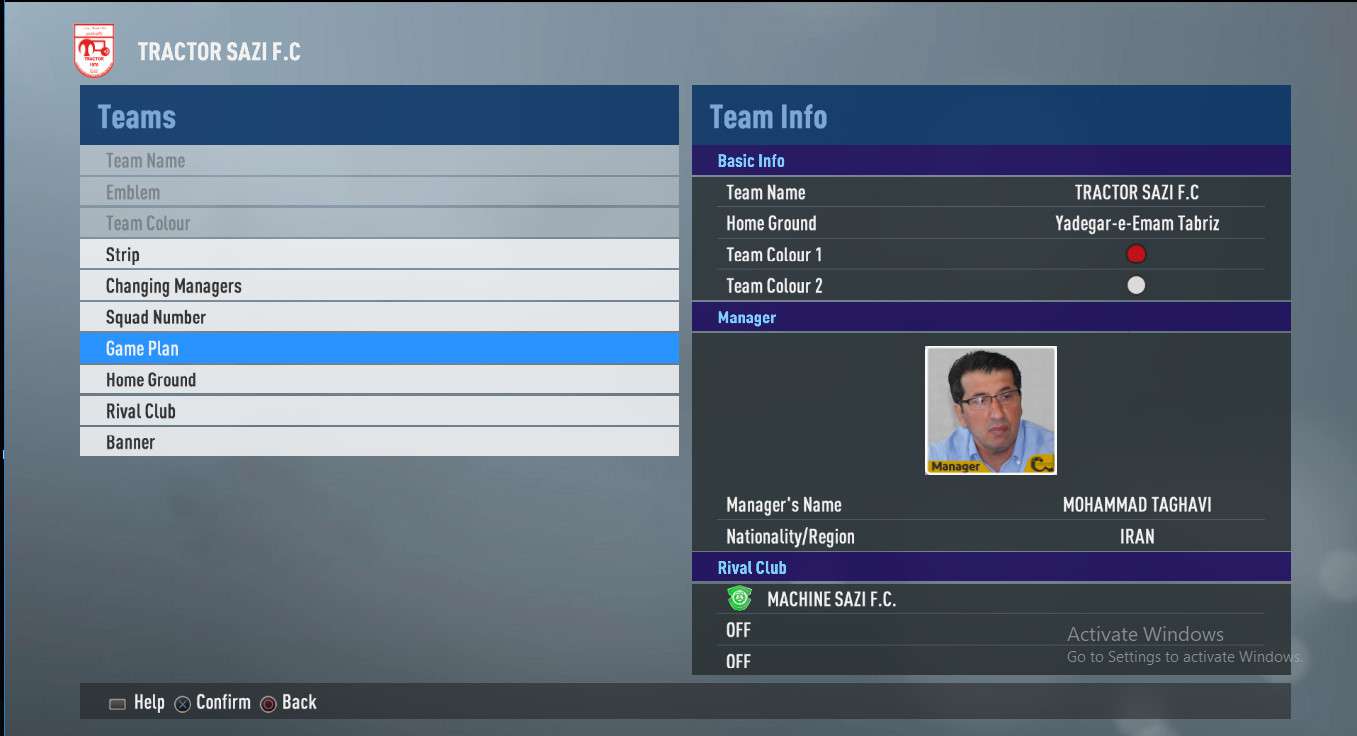Image resolution: width=1357 pixels, height=736 pixels.
Task: Select Changing Managers option
Action: pos(379,286)
